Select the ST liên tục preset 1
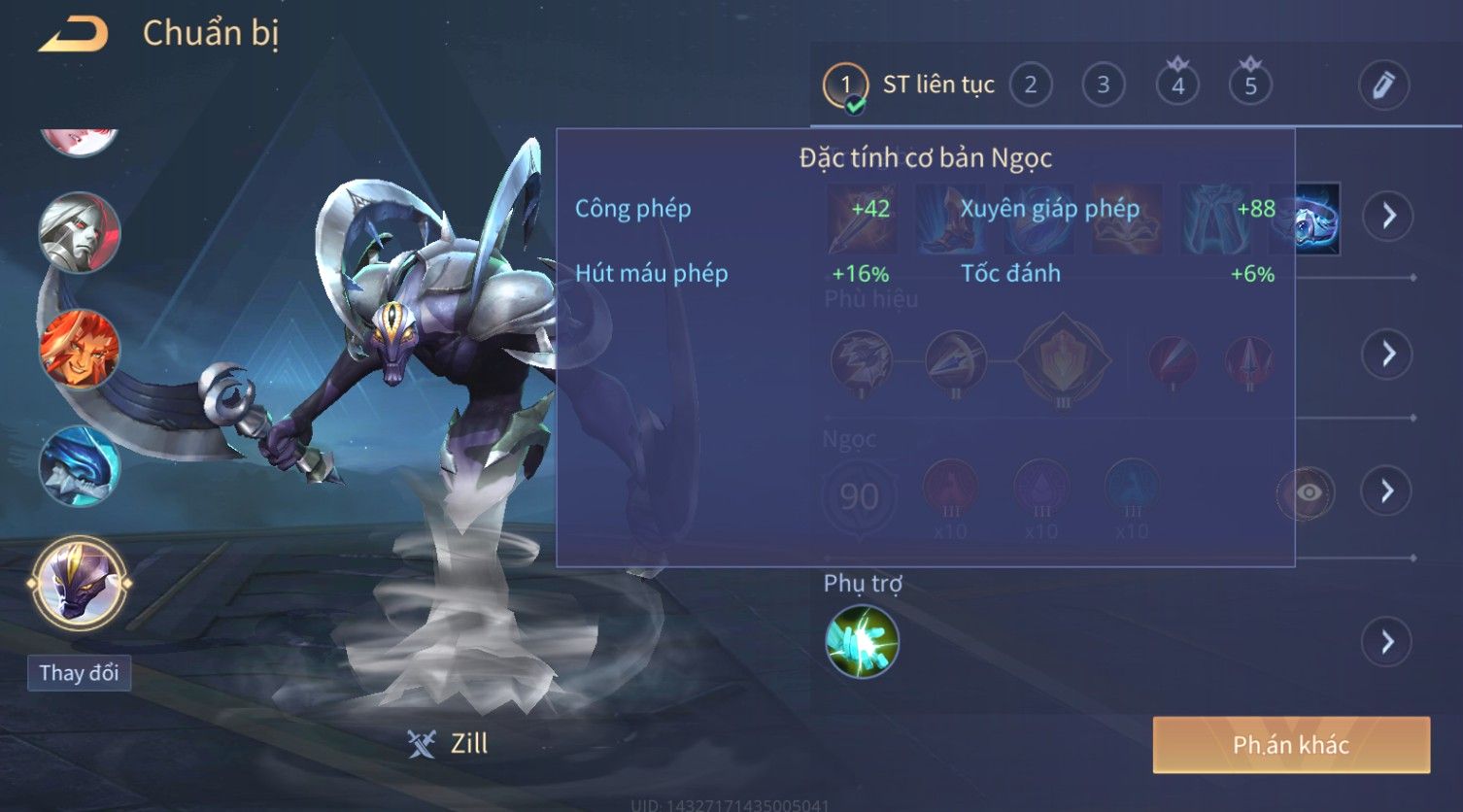 [x=845, y=85]
